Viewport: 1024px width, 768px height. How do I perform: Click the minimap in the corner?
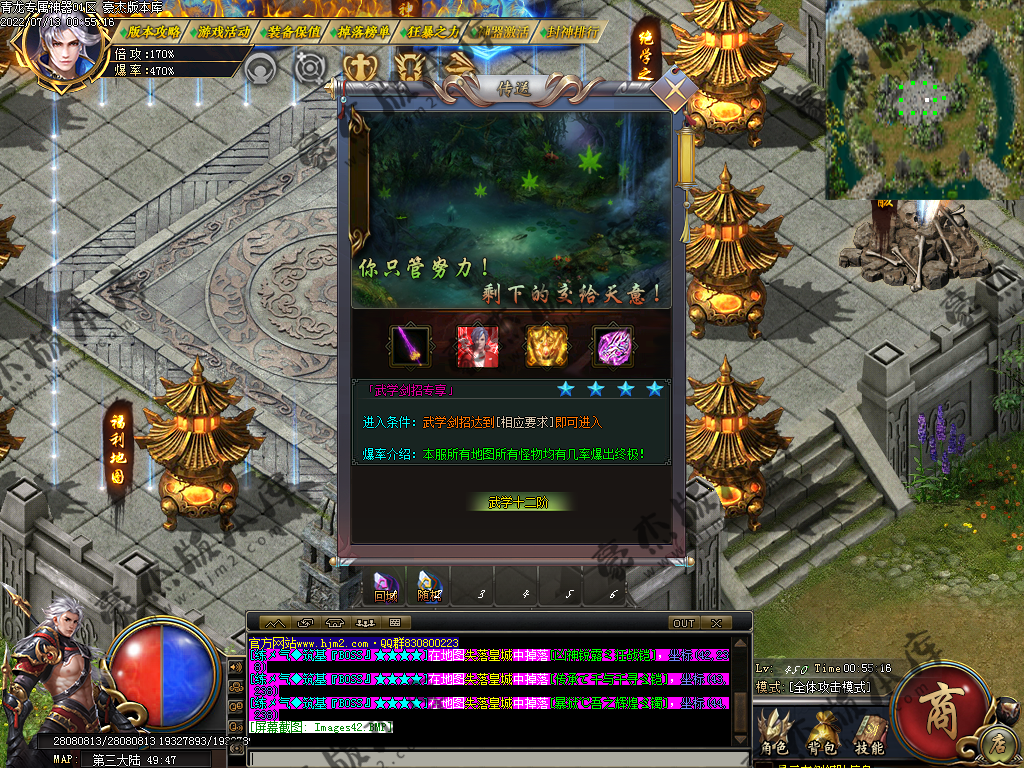coord(923,100)
